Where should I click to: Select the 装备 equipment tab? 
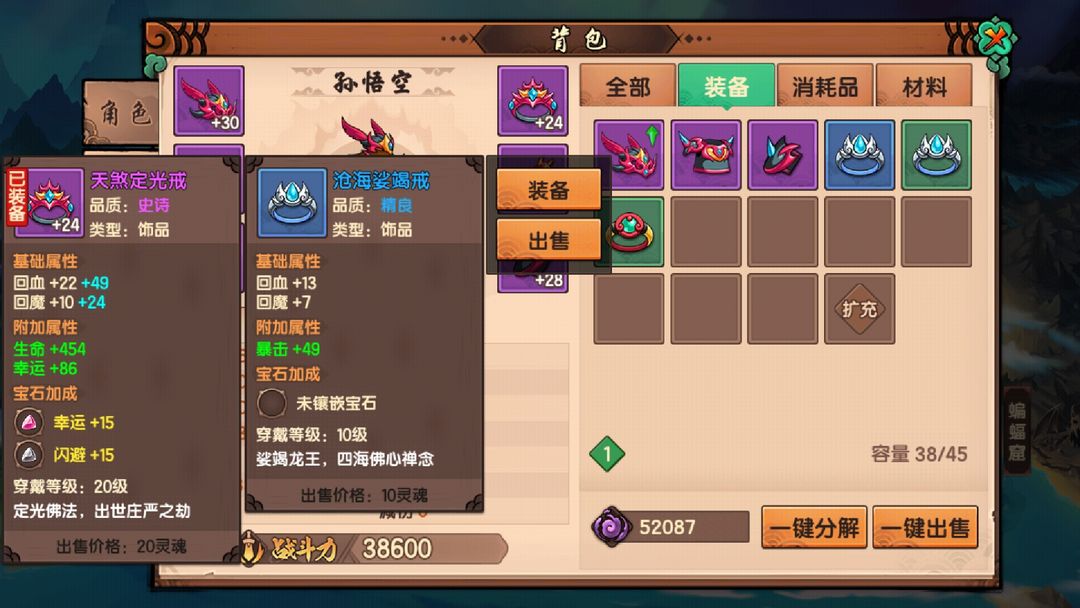coord(726,87)
